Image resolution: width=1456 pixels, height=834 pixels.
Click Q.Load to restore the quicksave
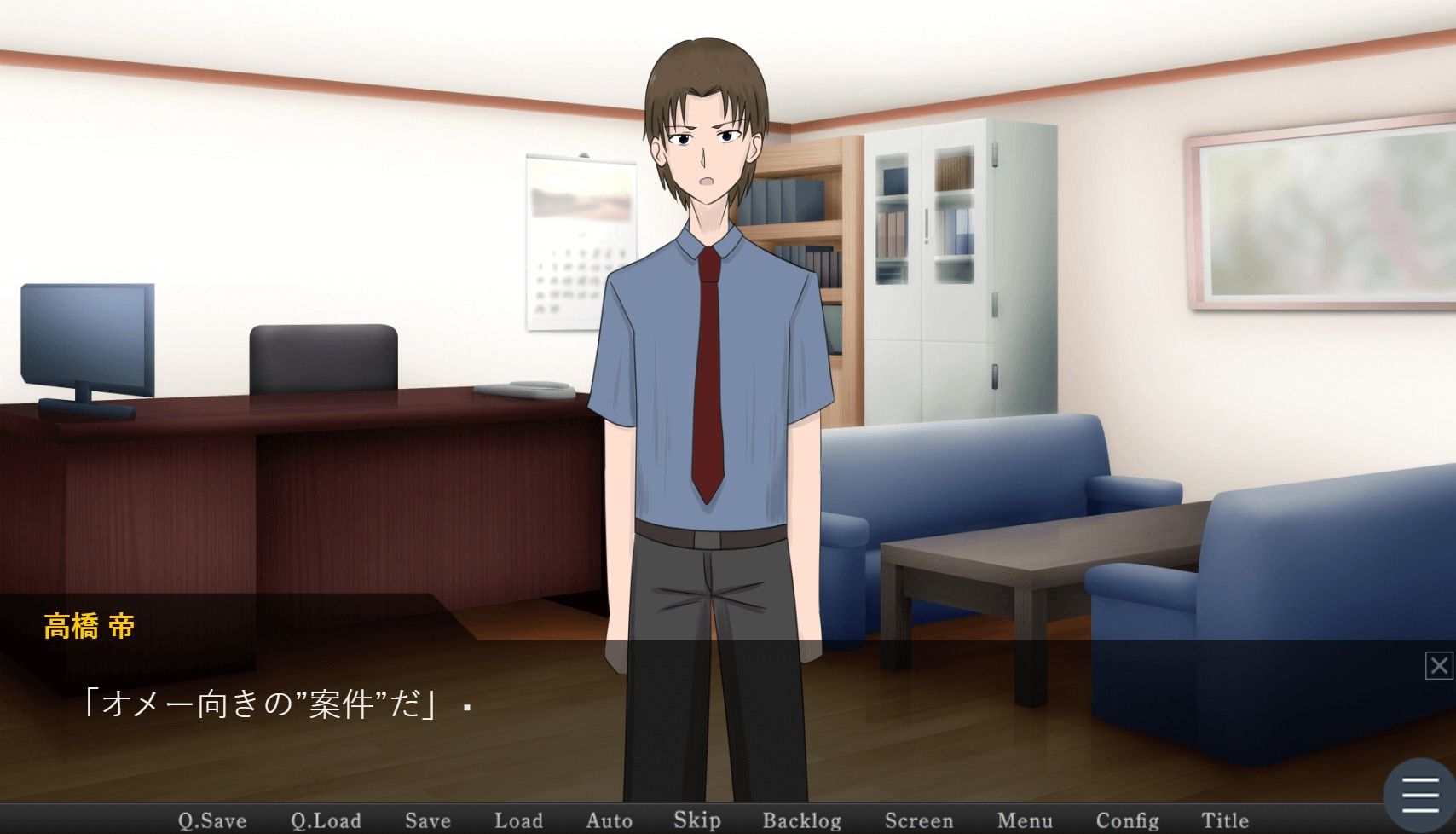325,820
